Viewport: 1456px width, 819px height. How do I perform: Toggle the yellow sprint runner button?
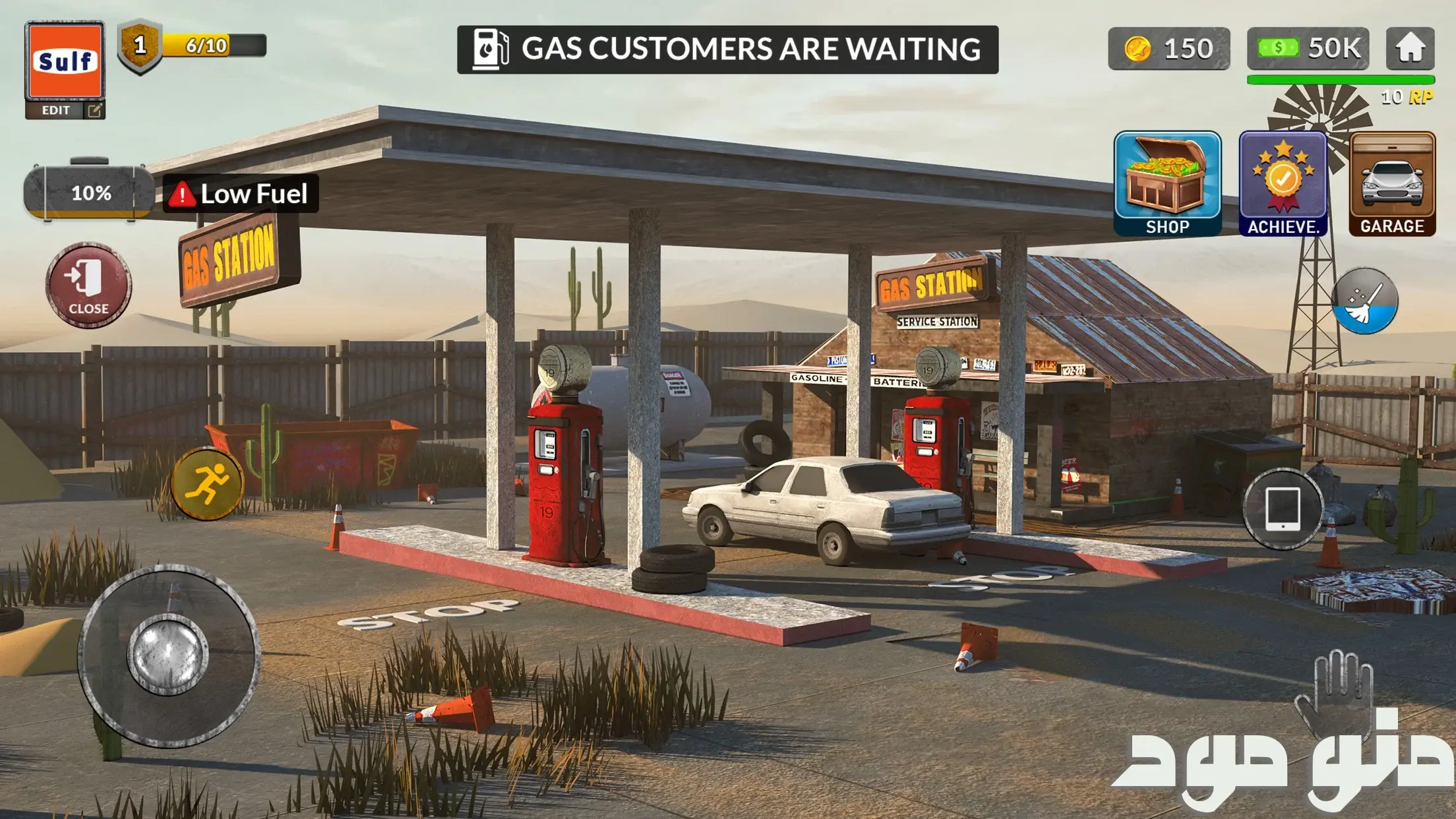pos(207,484)
